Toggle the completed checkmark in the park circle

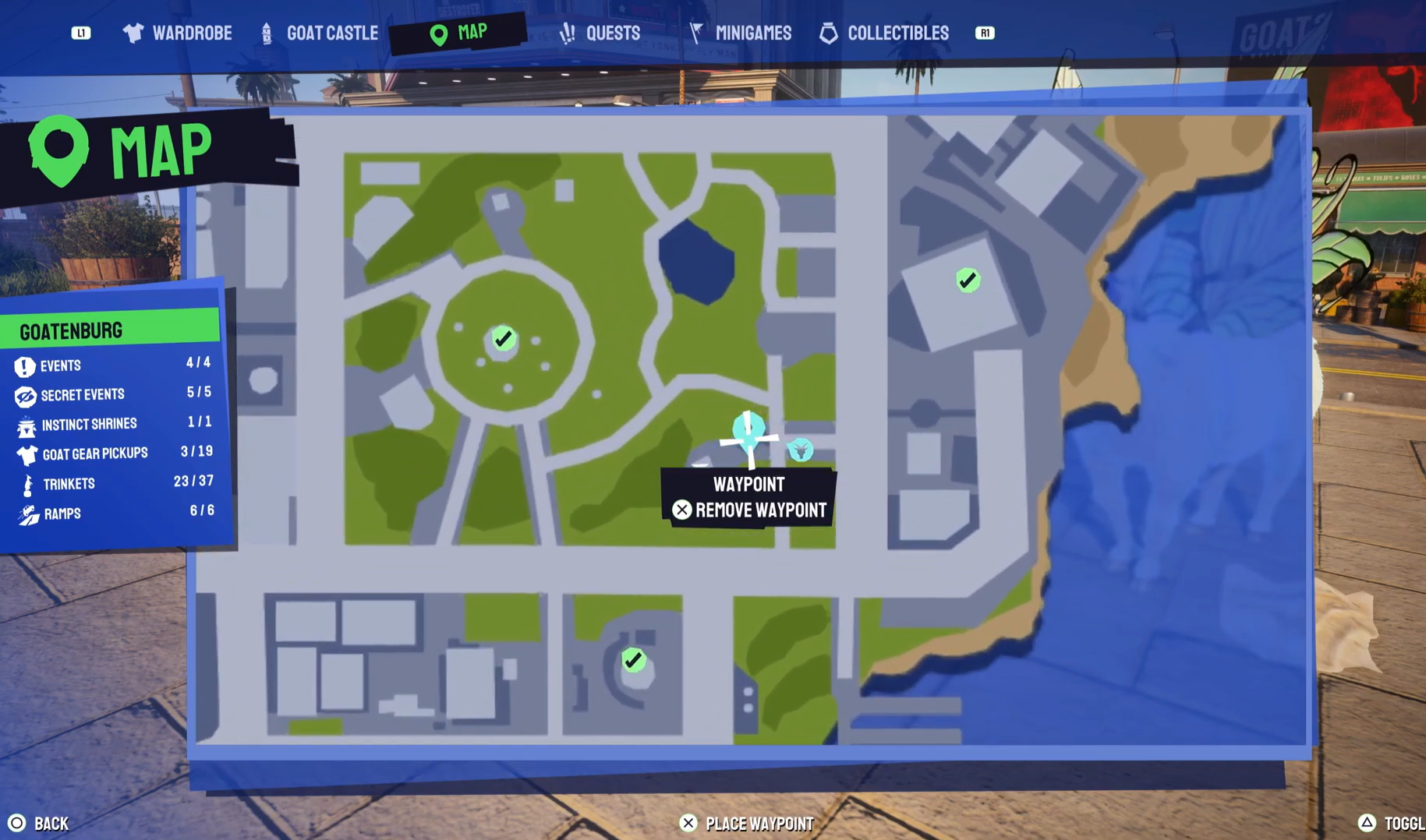coord(503,337)
